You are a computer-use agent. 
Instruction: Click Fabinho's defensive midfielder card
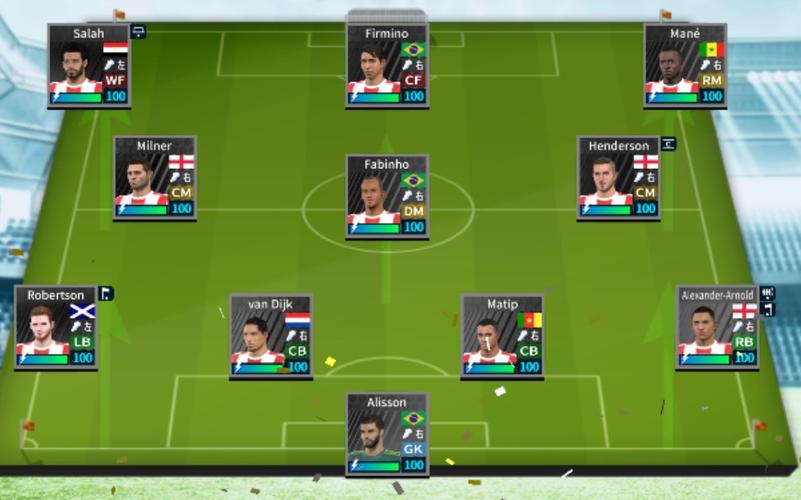click(x=387, y=197)
